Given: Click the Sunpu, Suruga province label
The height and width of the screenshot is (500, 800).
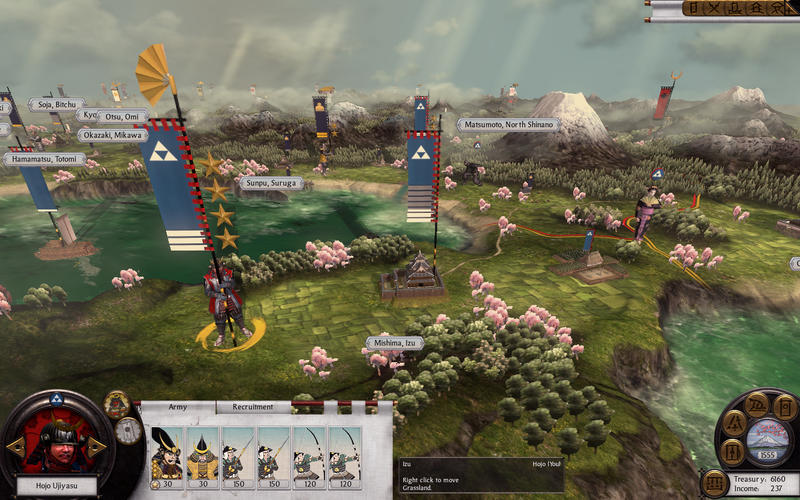Looking at the screenshot, I should coord(270,184).
